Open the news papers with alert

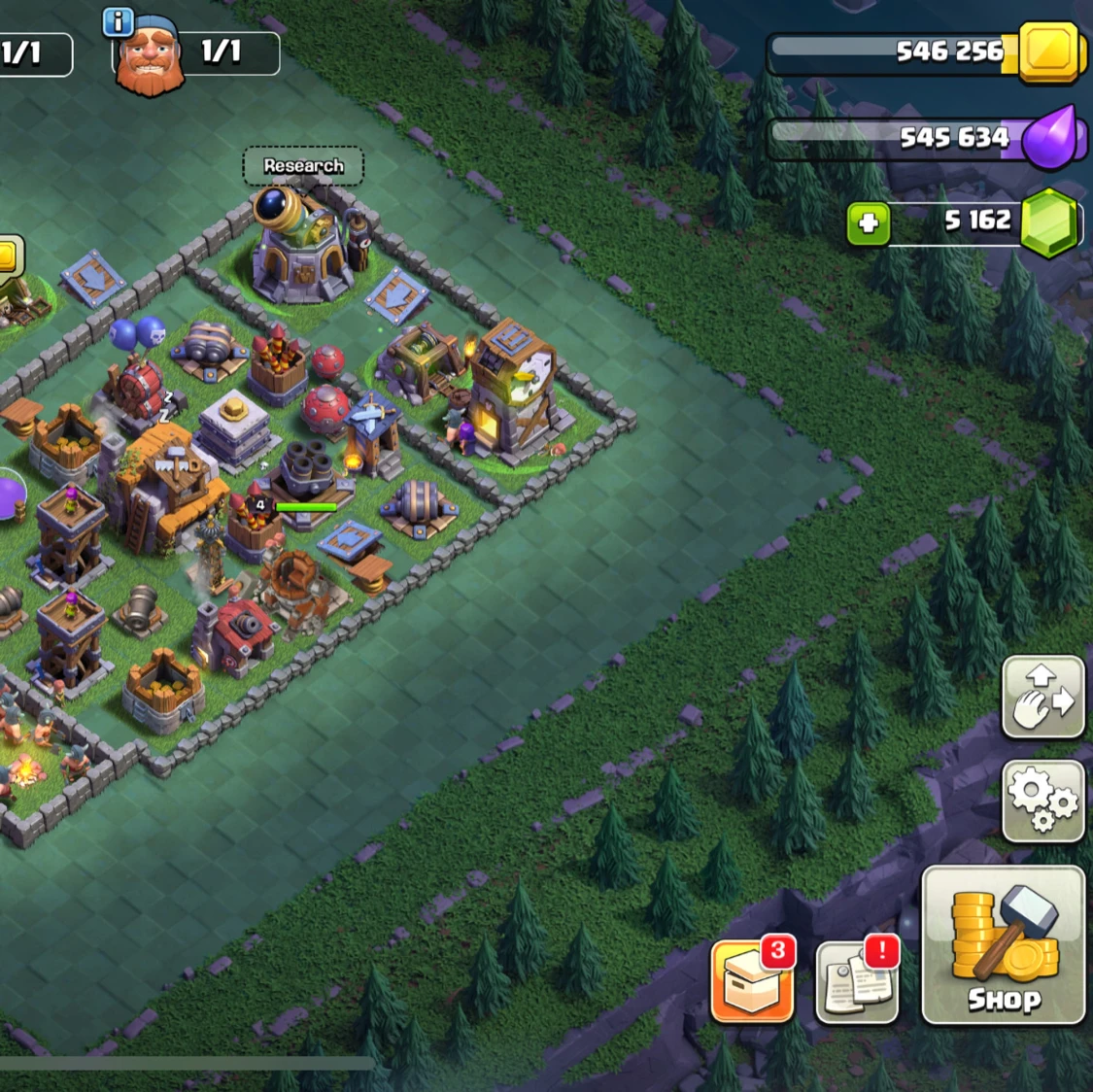coord(856,981)
